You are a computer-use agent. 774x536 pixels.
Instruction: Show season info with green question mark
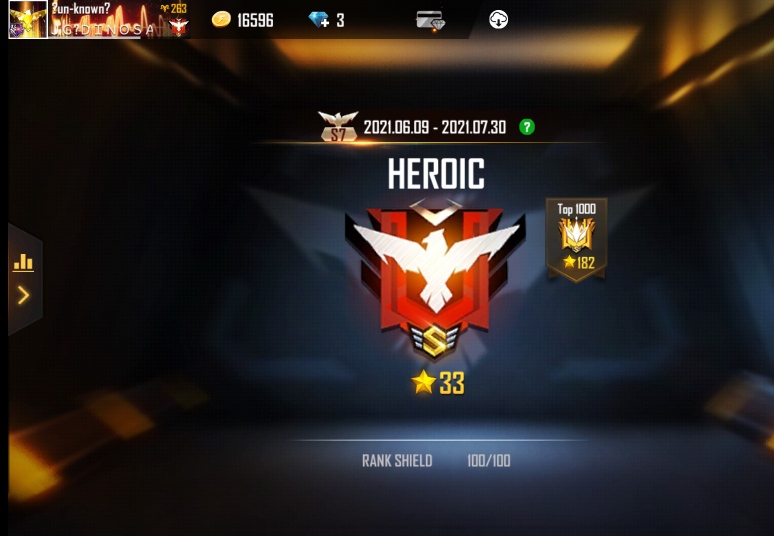(x=526, y=127)
